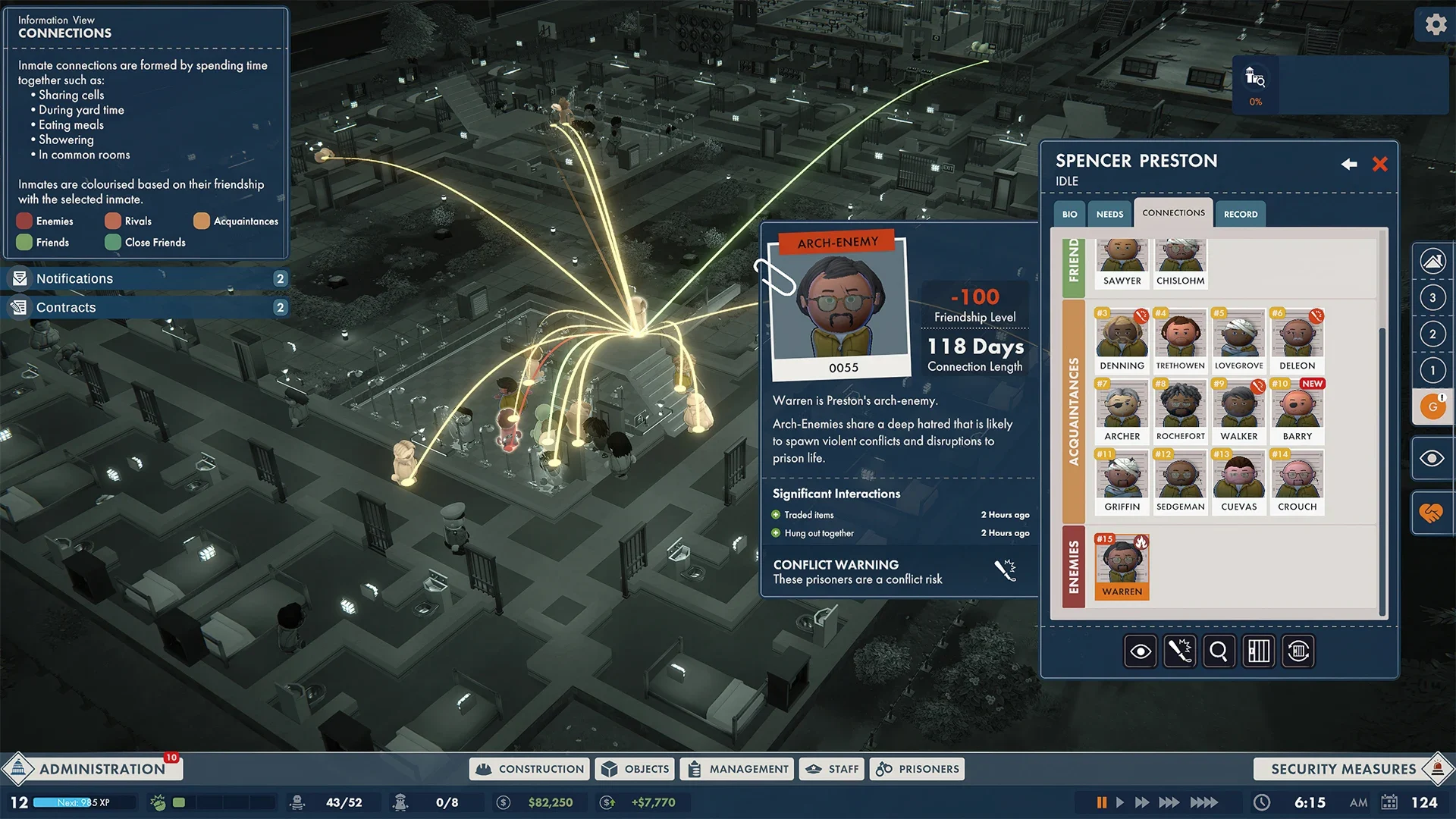Screen dimensions: 1456x819
Task: Click the orange guard alert icon
Action: [1432, 406]
